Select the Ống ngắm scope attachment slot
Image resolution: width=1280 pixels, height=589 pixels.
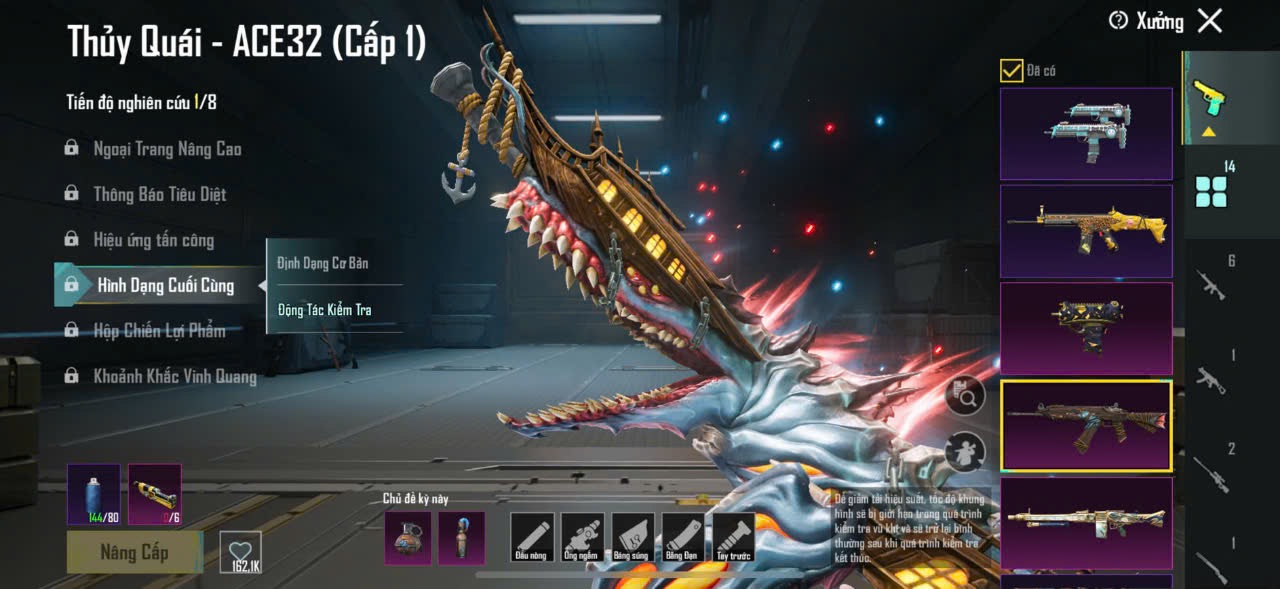point(582,537)
